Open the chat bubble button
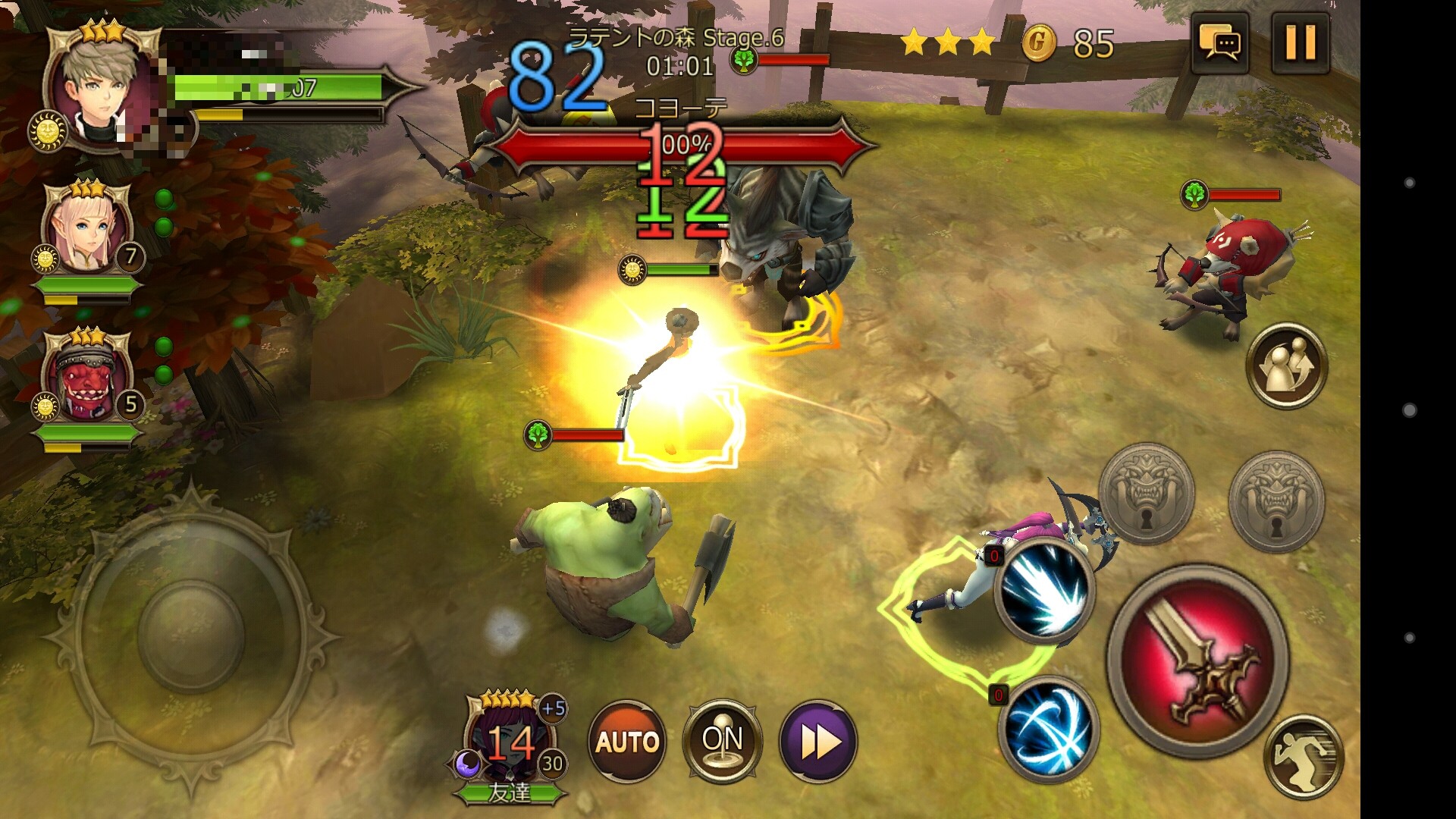Image resolution: width=1456 pixels, height=819 pixels. pyautogui.click(x=1220, y=42)
